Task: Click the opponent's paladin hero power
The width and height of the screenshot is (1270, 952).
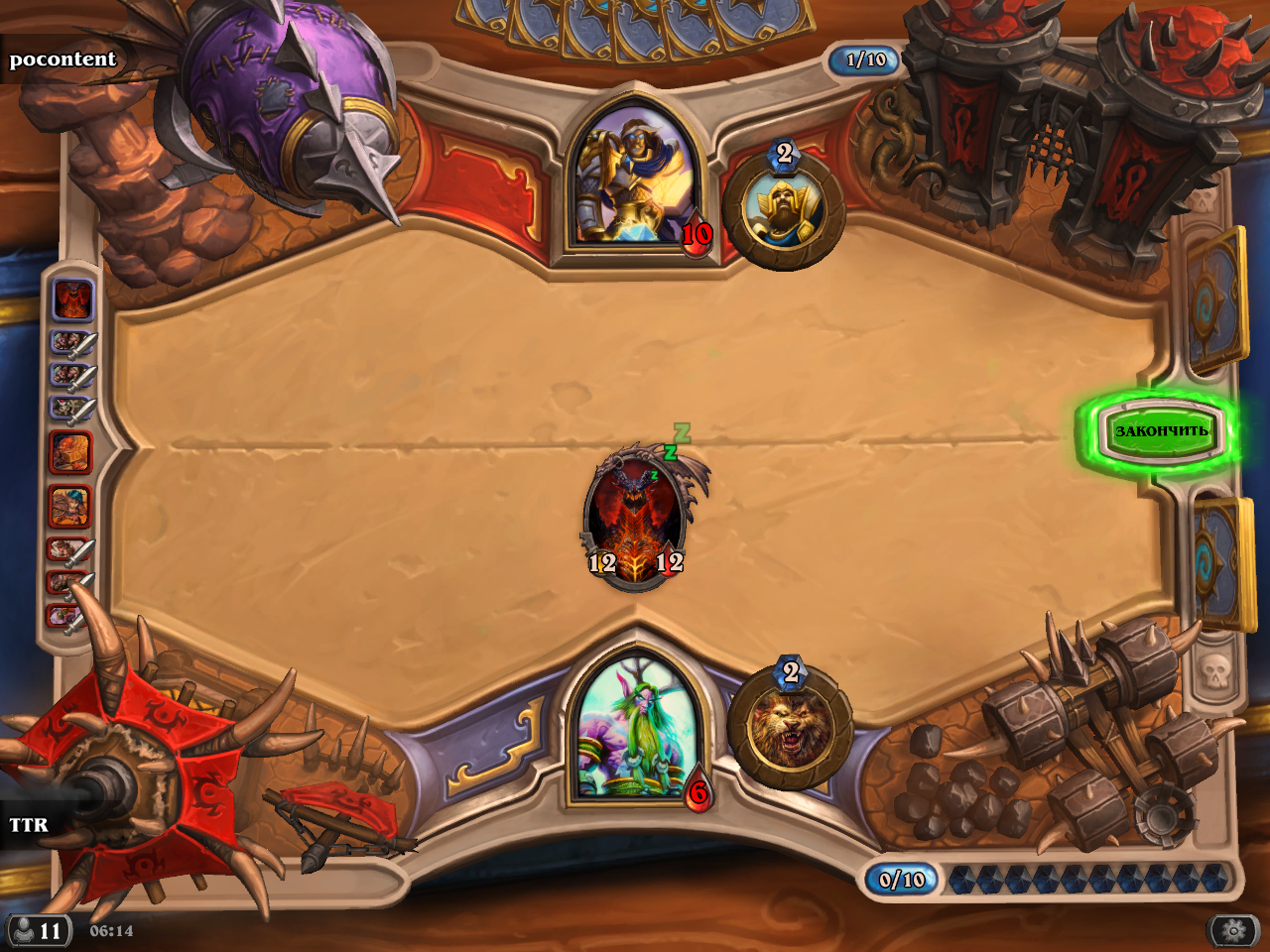Action: (x=784, y=210)
